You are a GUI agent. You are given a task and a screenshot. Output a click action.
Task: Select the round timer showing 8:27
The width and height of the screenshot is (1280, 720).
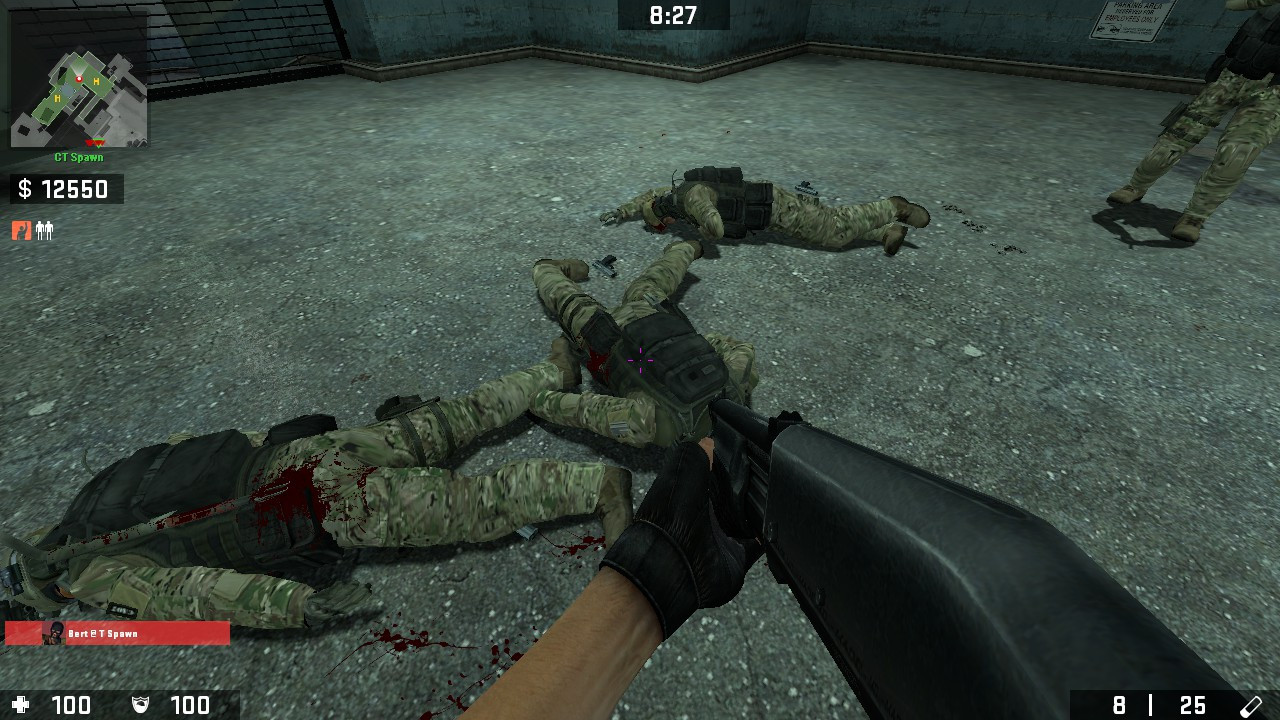pos(673,15)
